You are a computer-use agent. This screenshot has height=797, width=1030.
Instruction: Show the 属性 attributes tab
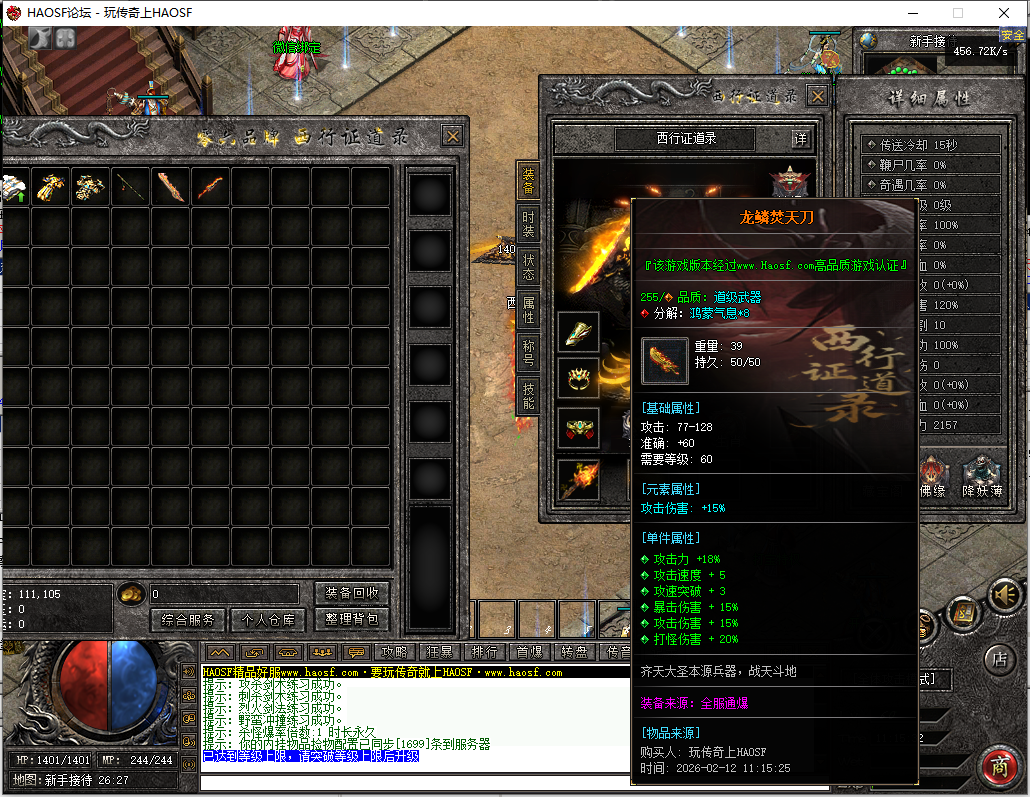[528, 310]
